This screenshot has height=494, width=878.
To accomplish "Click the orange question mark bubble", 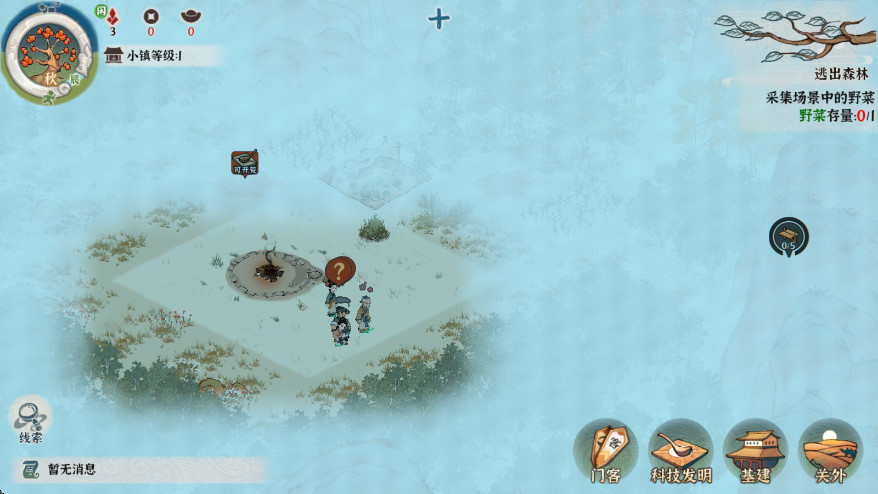I will (340, 270).
